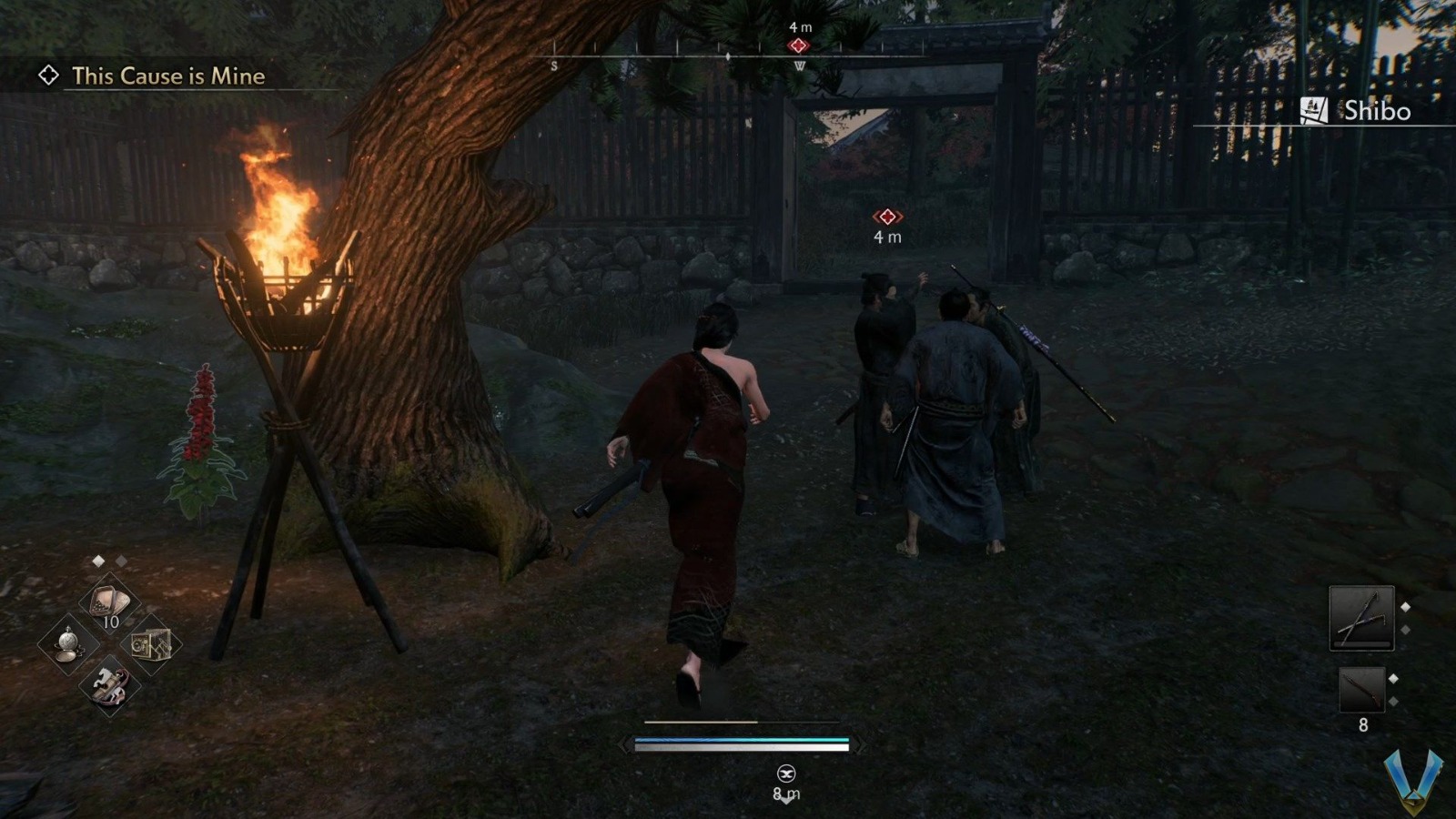This screenshot has width=1456, height=819.
Task: Click the horse whistle item icon
Action: 109,686
